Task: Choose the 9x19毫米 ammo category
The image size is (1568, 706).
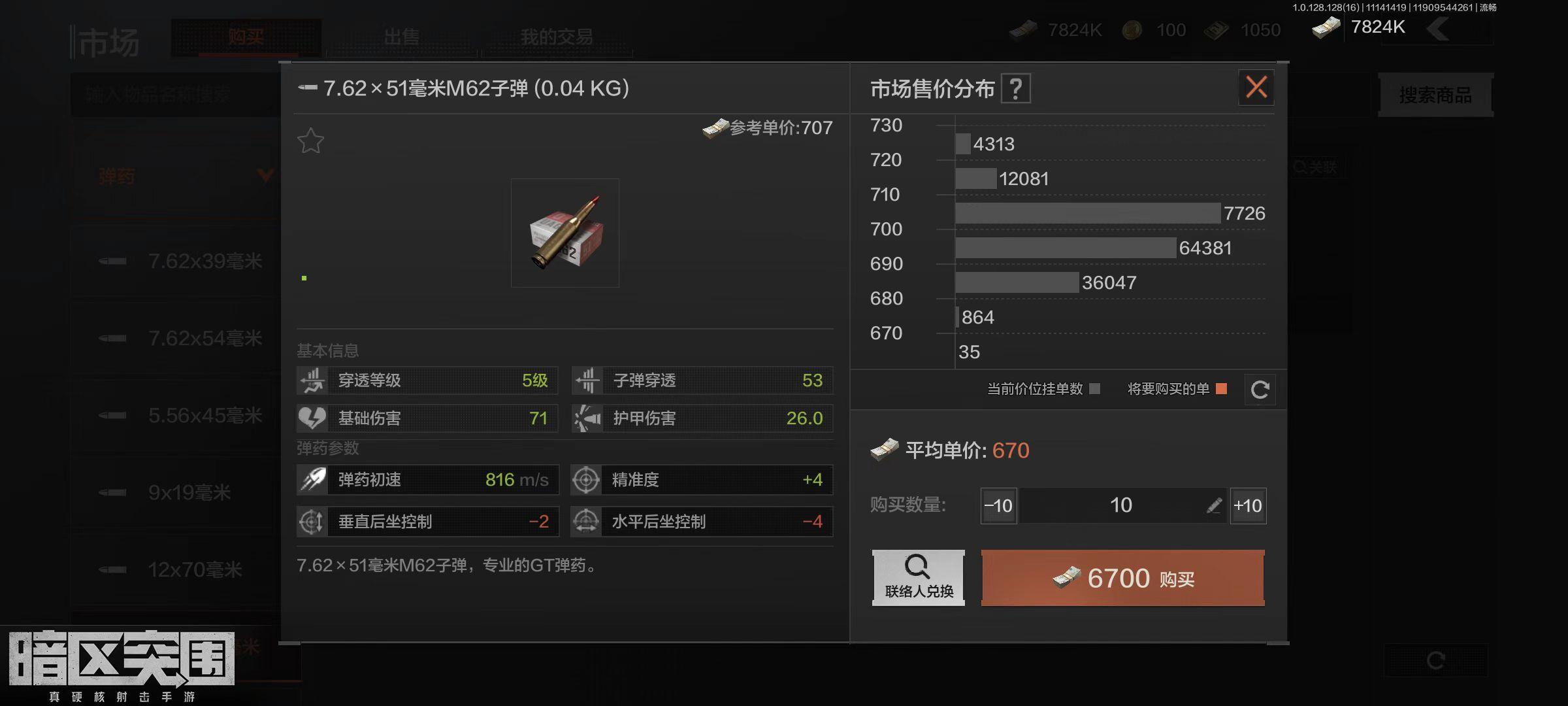Action: tap(189, 493)
